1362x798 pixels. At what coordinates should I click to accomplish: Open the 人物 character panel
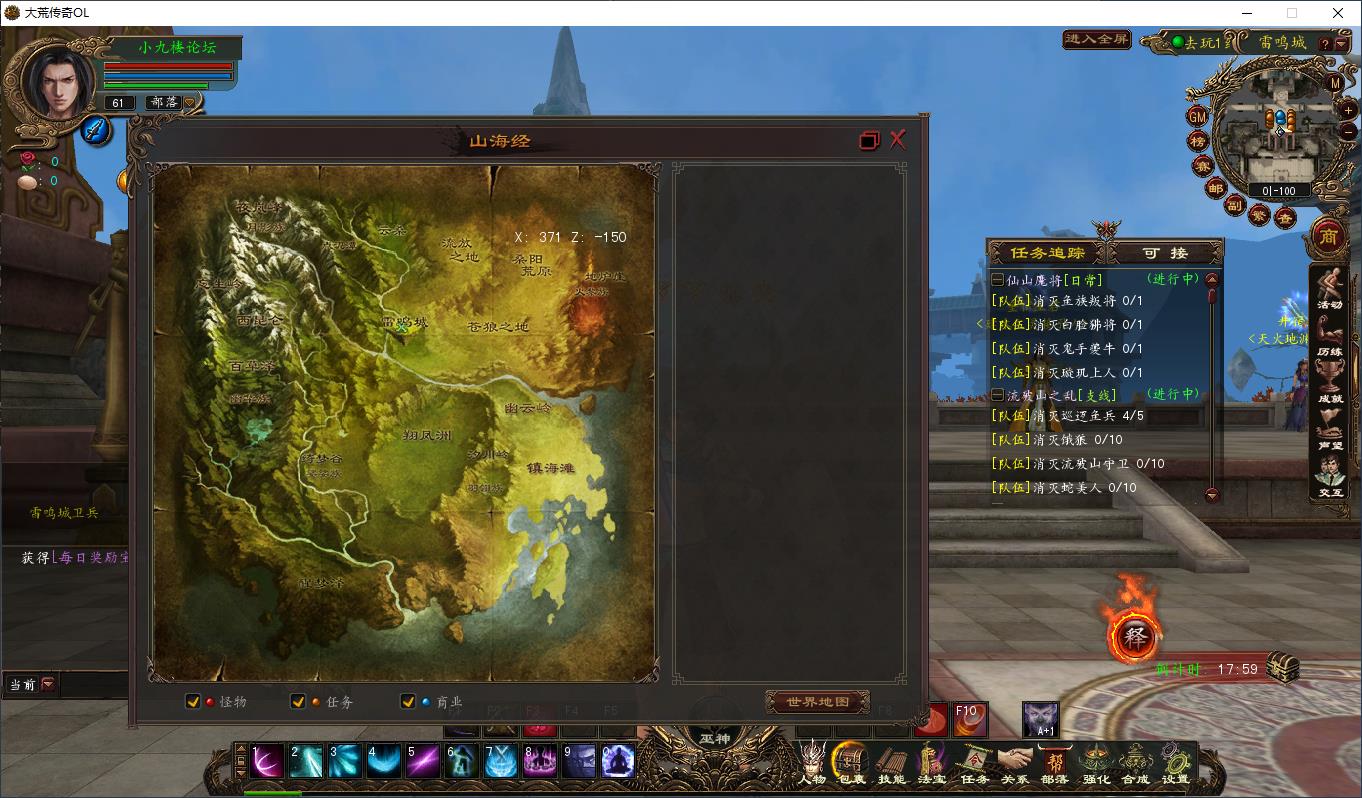[x=812, y=765]
